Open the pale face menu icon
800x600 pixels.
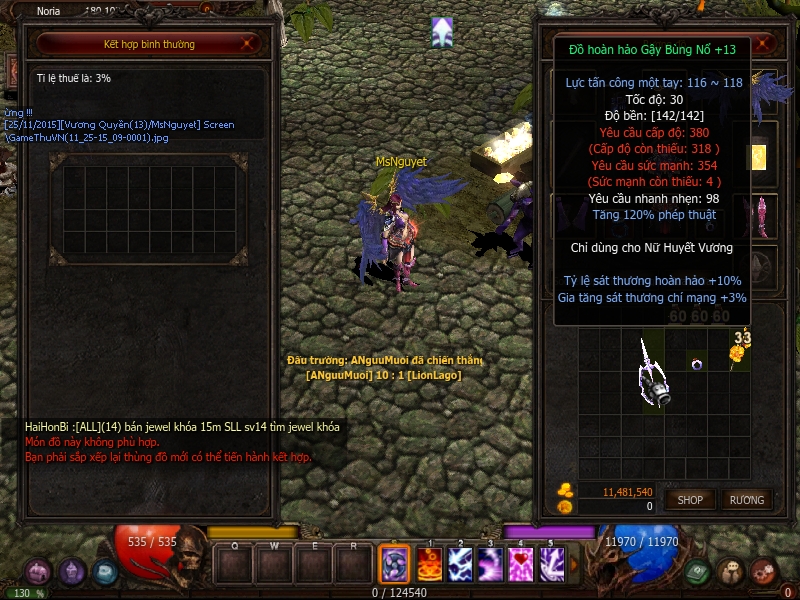[730, 572]
